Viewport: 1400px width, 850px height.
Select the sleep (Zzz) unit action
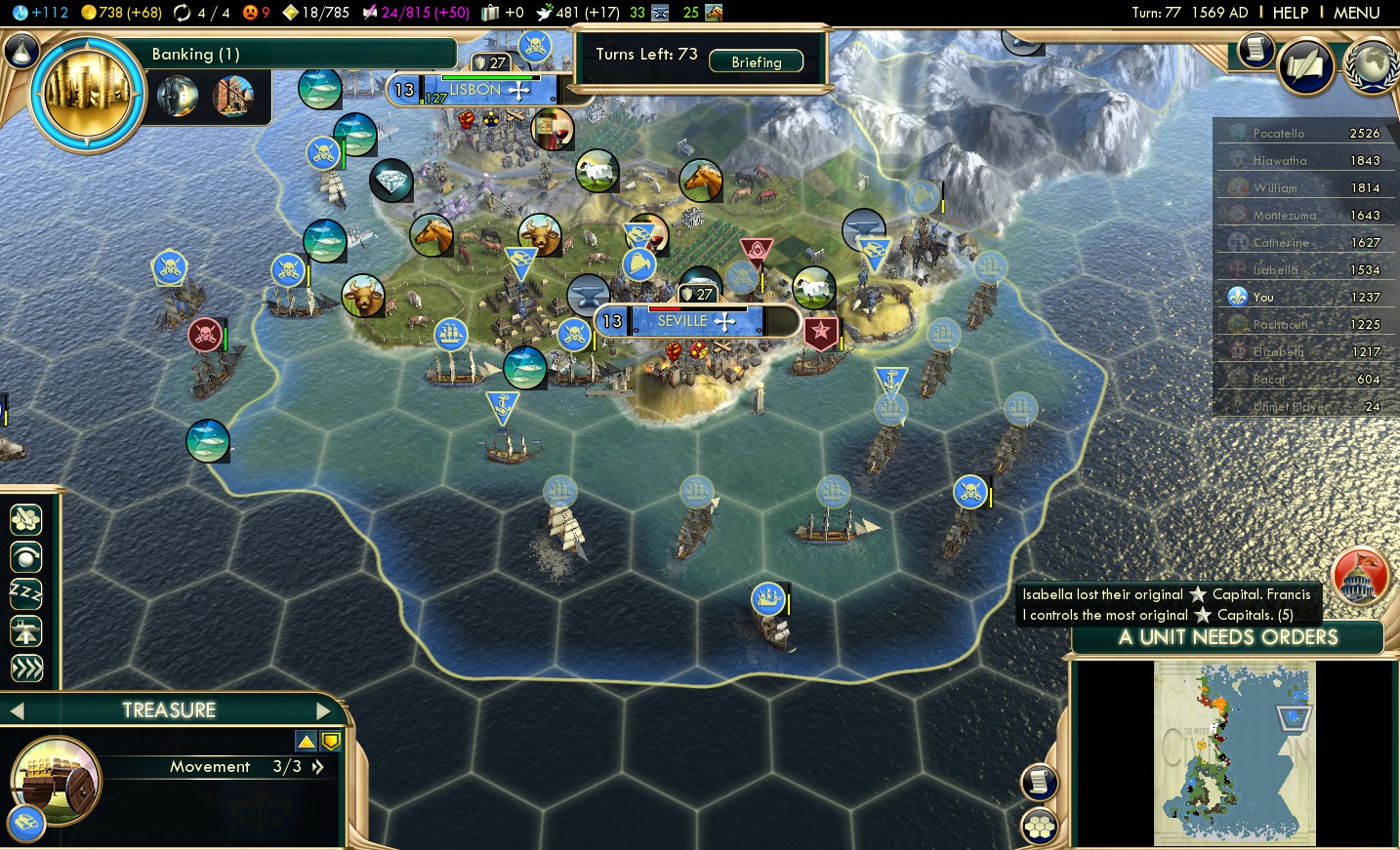[x=26, y=593]
